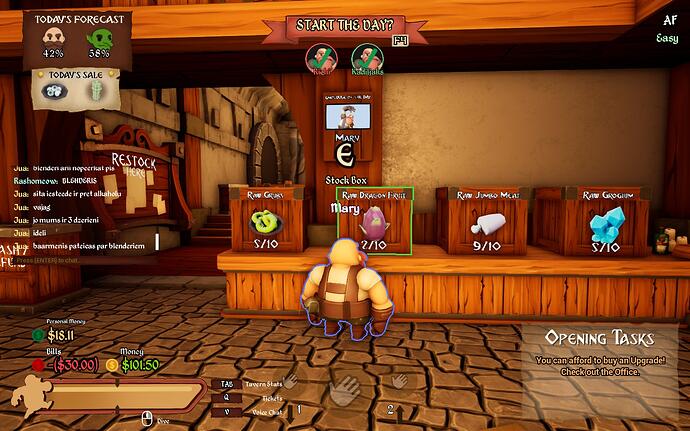Select the Raw Grubs stock box
The height and width of the screenshot is (431, 690).
pyautogui.click(x=265, y=220)
